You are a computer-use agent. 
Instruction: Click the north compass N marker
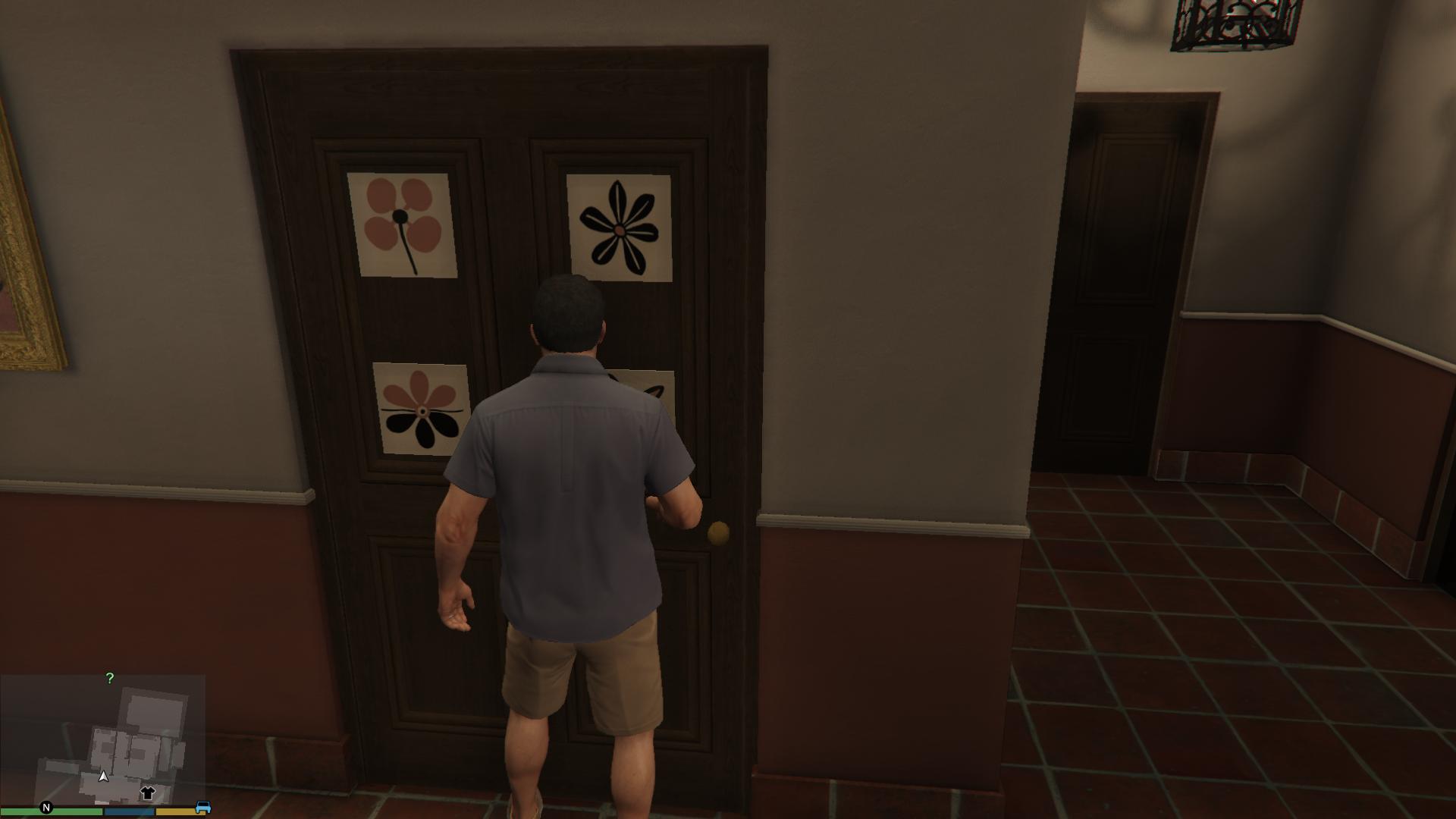(46, 808)
